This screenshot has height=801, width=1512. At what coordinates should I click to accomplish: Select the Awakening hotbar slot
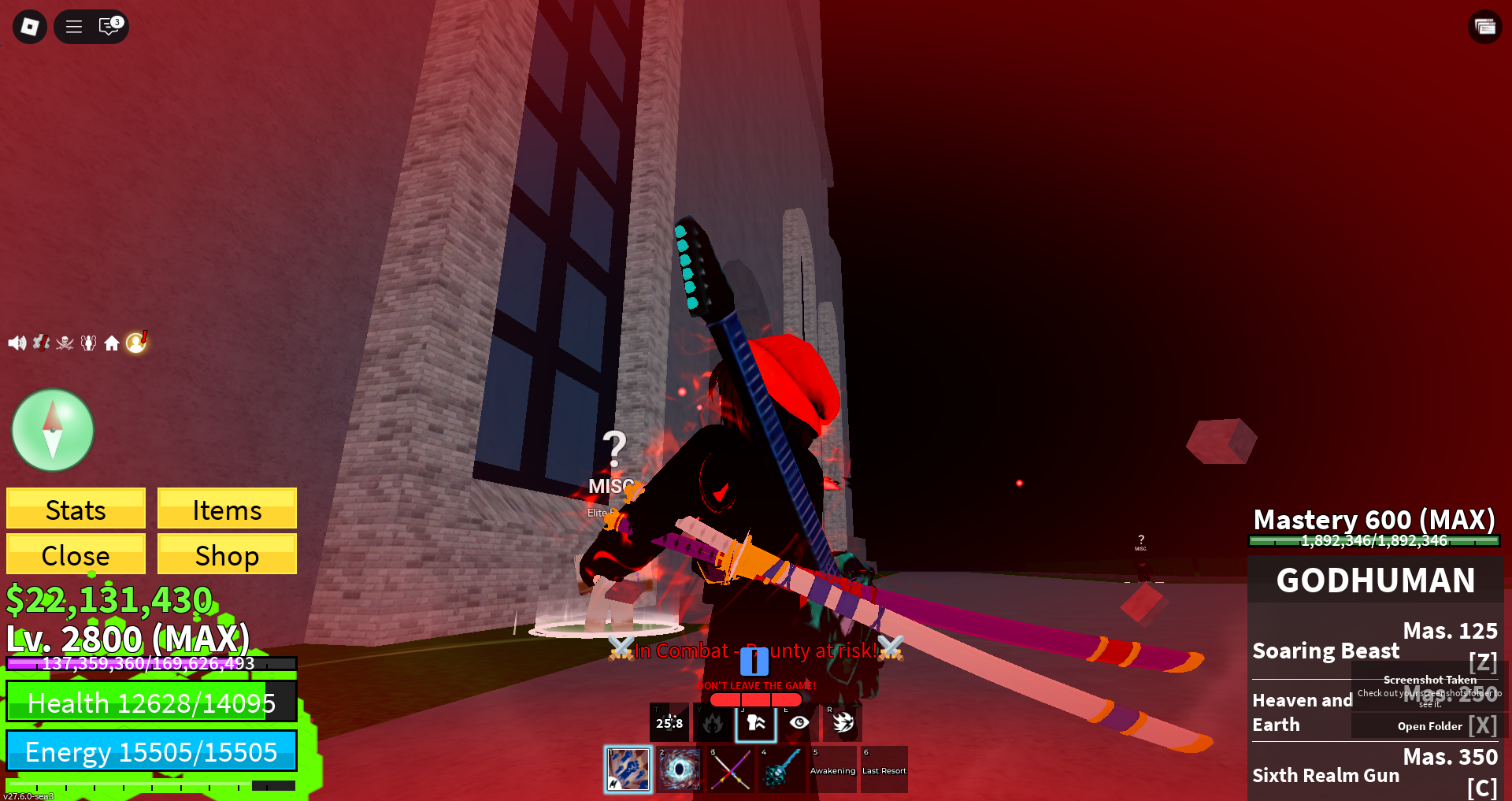click(832, 769)
